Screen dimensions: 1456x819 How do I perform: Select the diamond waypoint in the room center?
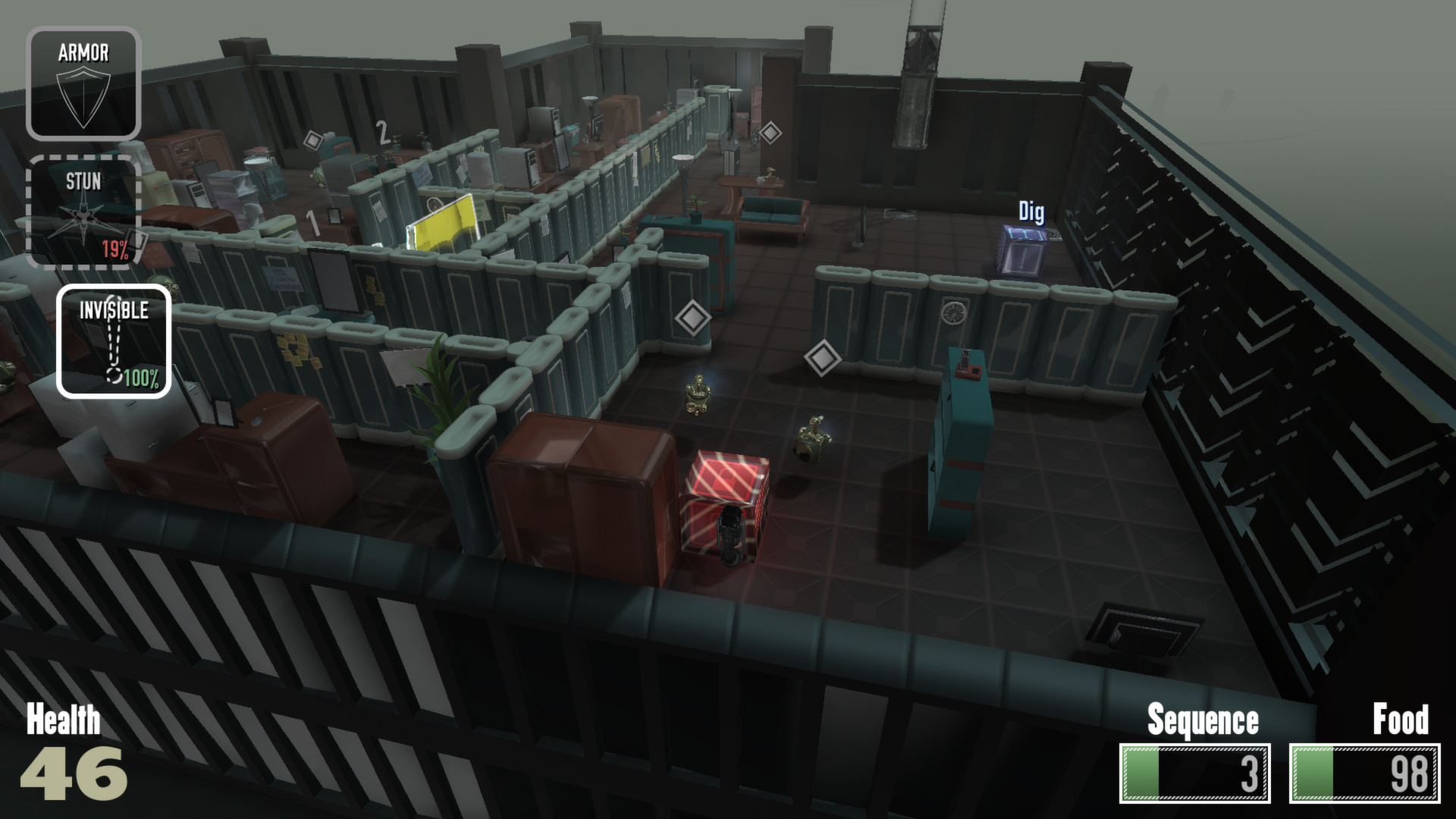pos(824,356)
